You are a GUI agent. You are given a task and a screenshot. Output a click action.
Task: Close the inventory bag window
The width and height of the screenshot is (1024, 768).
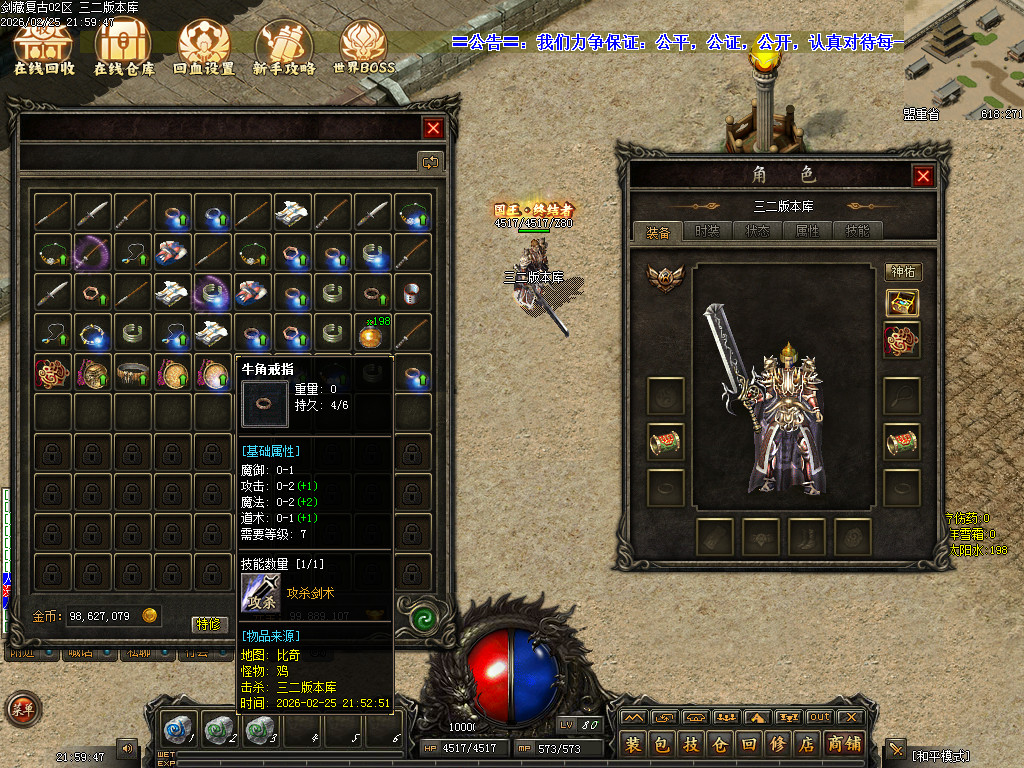point(433,128)
